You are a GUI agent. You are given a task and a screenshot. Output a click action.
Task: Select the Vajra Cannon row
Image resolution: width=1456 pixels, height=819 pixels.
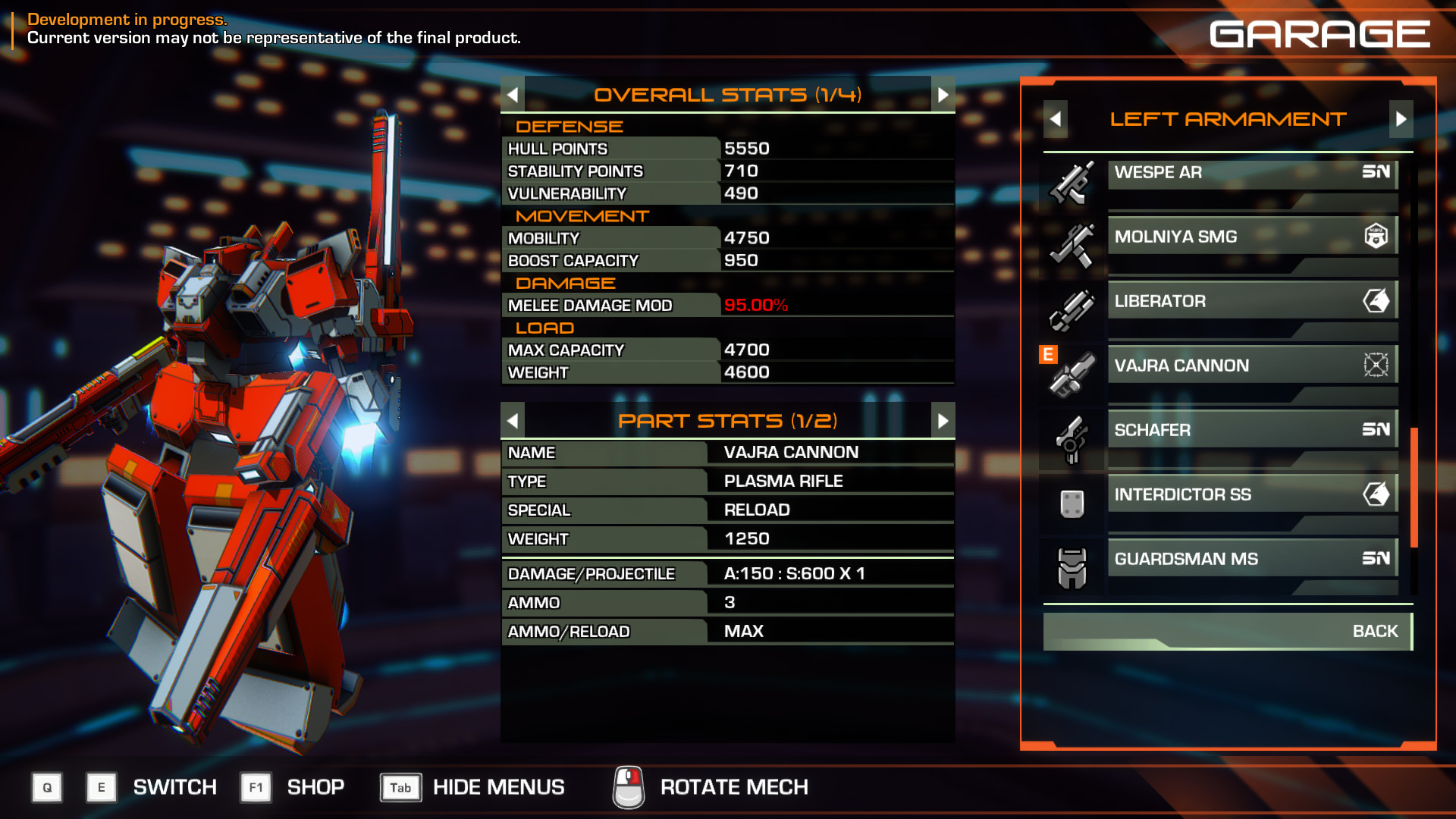[x=1251, y=366]
